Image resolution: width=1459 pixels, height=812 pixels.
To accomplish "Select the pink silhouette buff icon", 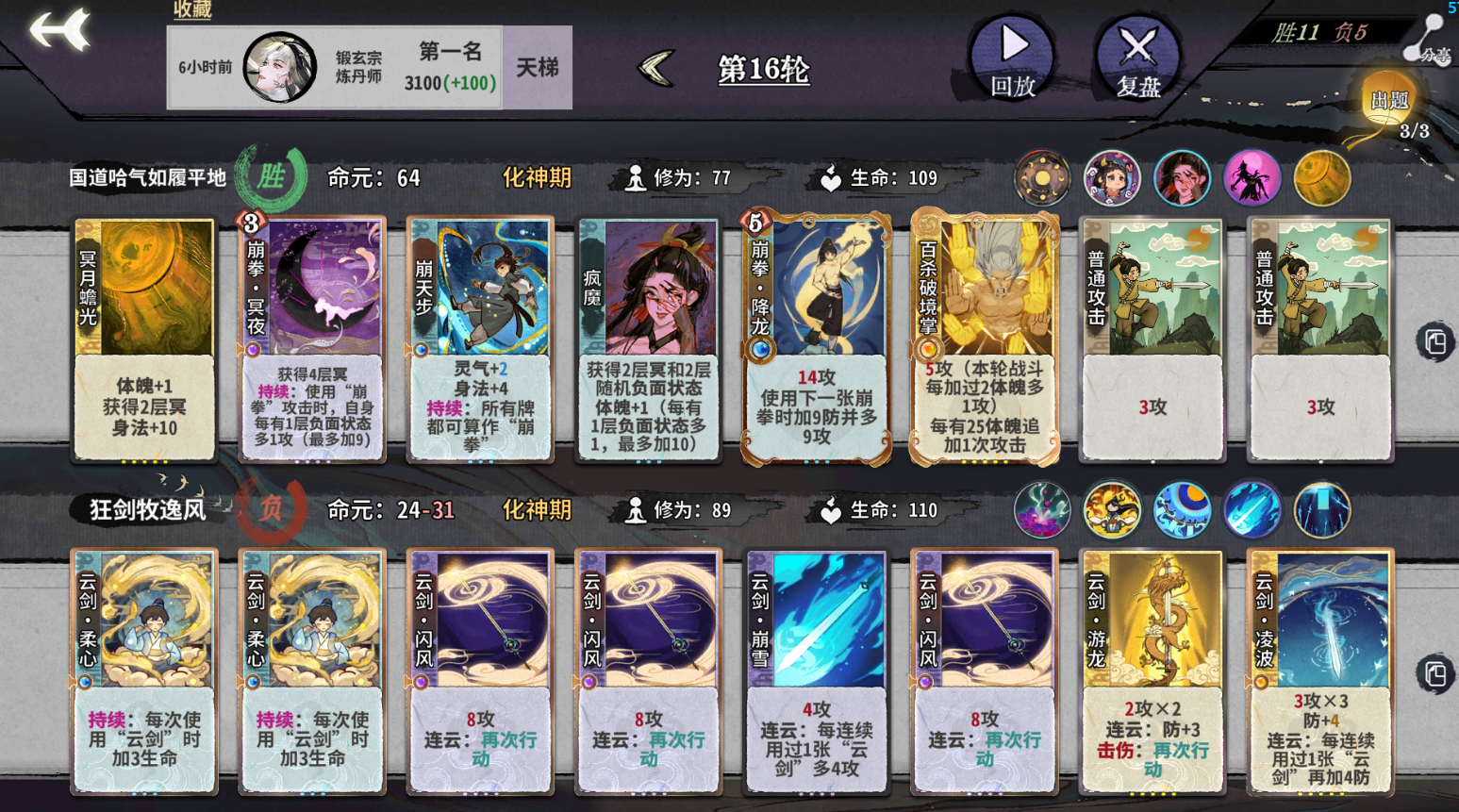I will coord(1252,177).
